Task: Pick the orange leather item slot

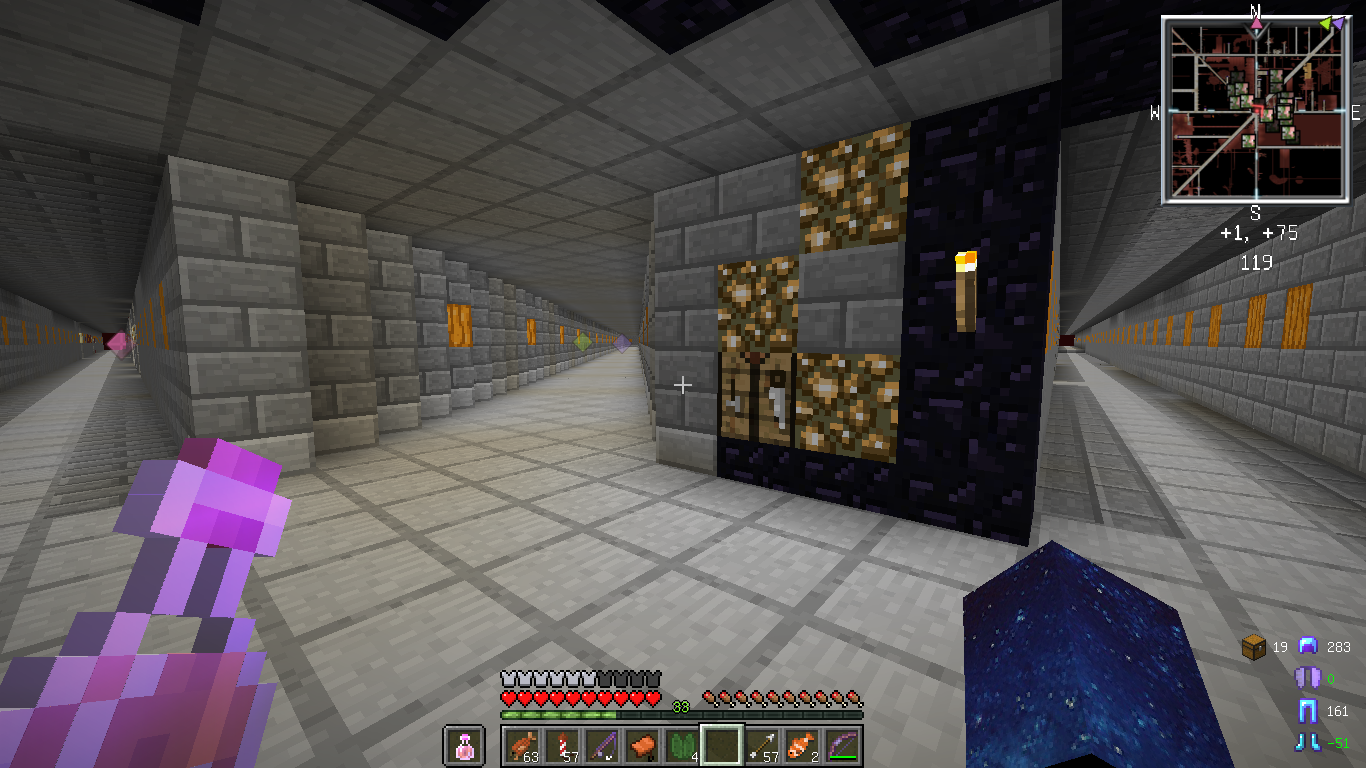Action: coord(641,746)
